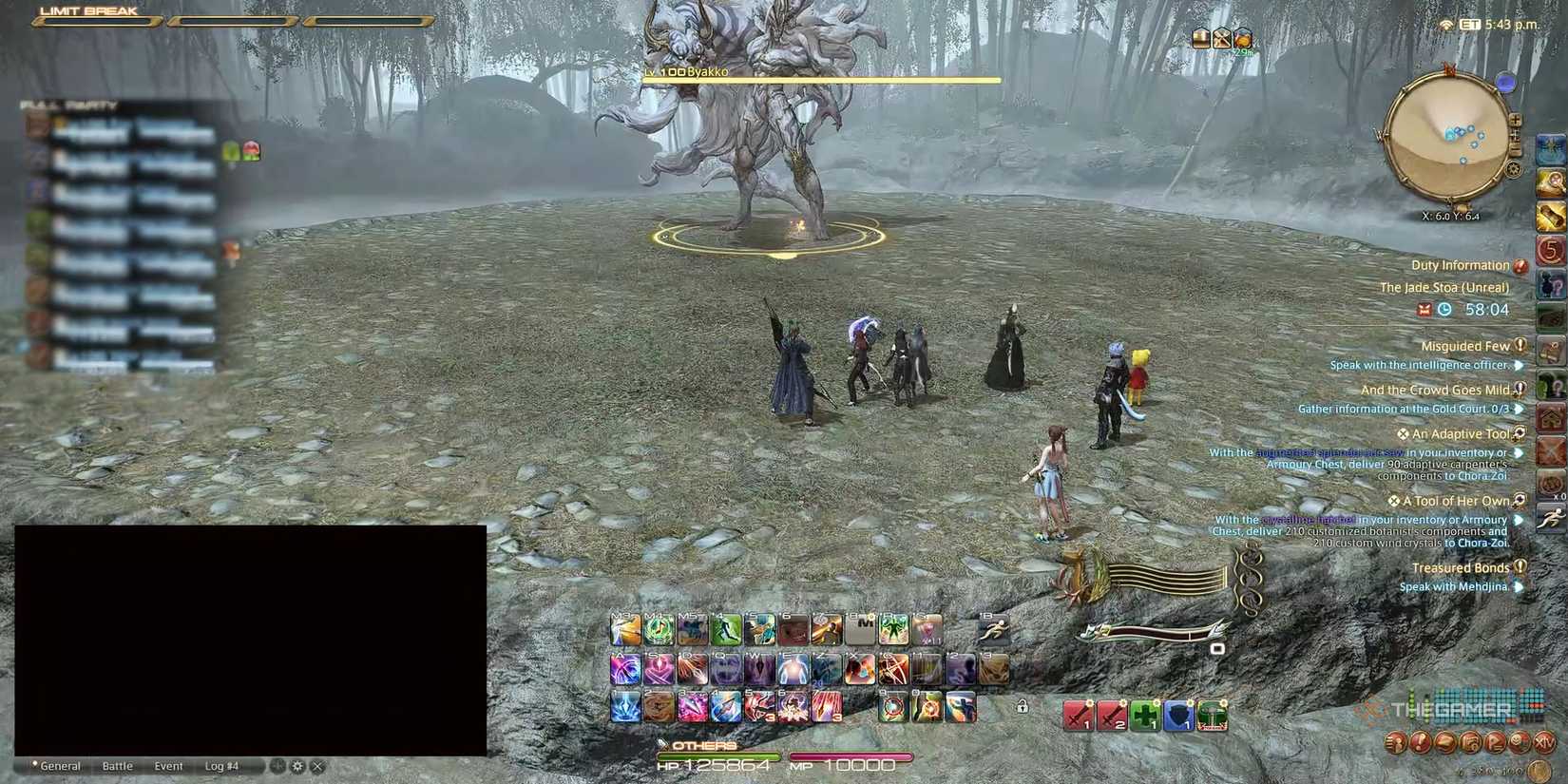Expand the And the Crowd Goes Mild quest entry

point(1518,390)
